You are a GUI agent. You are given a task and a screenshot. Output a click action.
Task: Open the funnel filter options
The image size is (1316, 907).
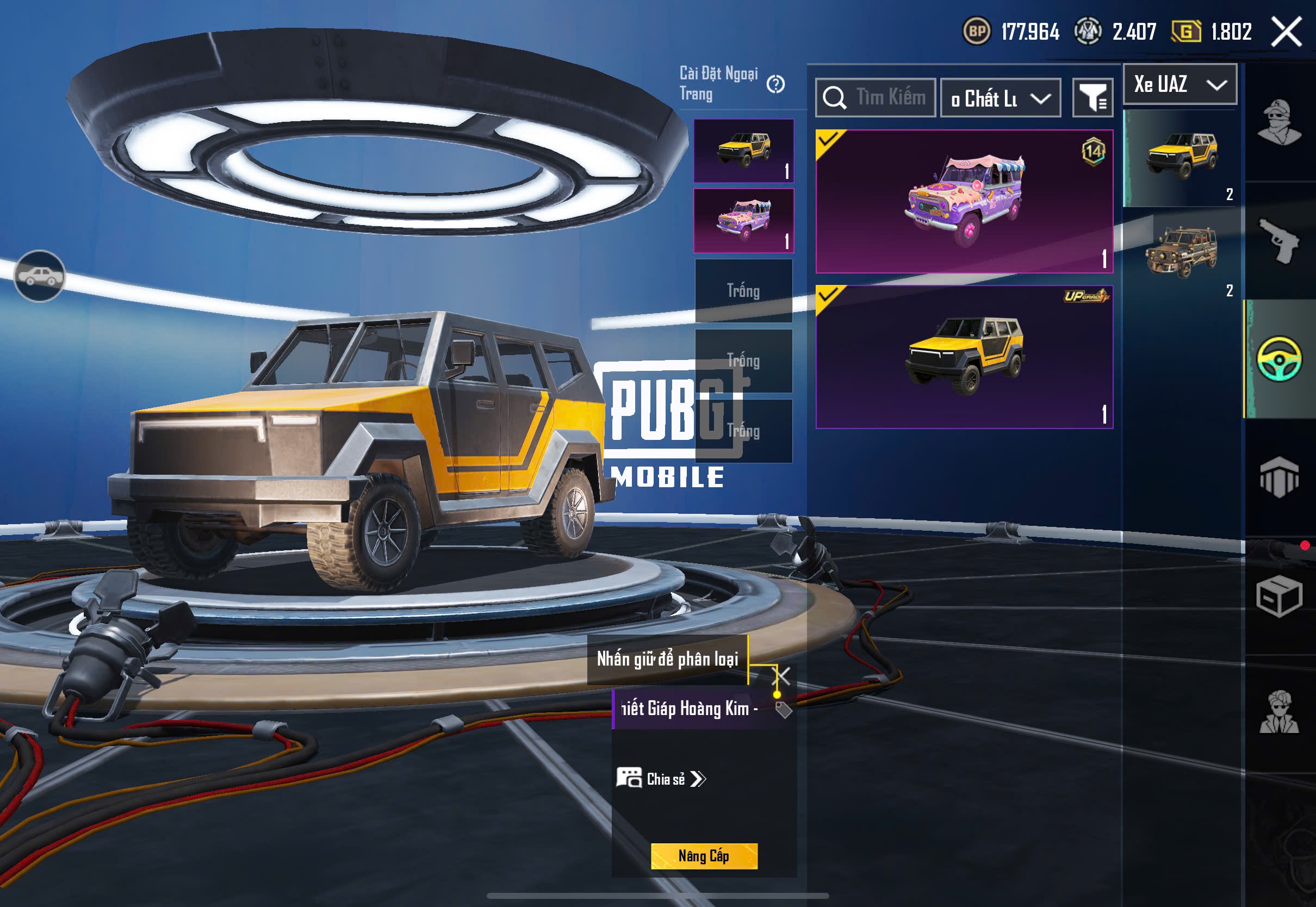coord(1092,98)
